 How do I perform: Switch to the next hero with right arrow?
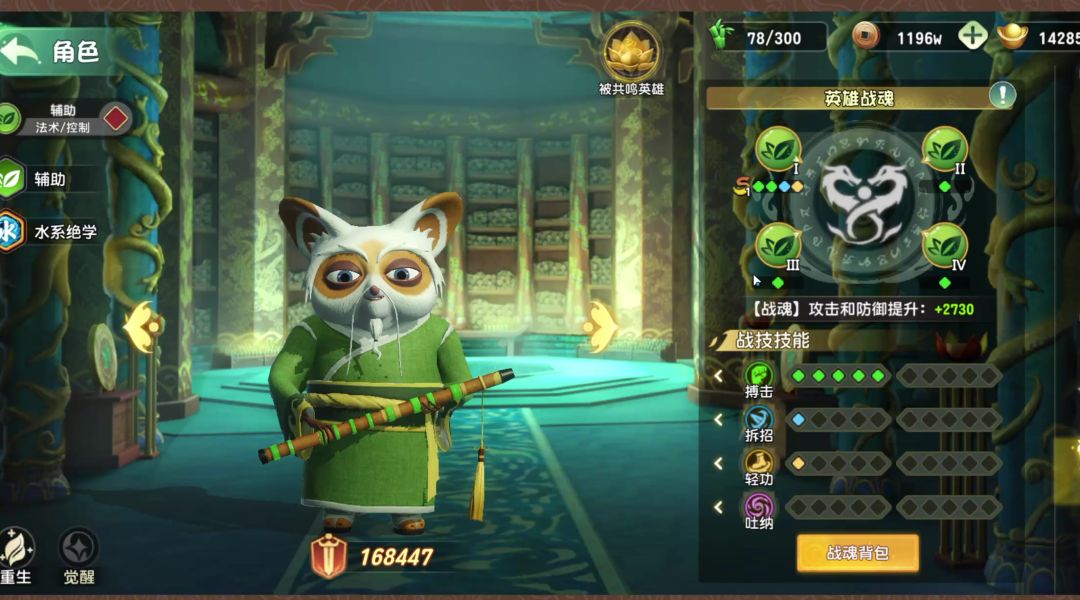pyautogui.click(x=602, y=326)
